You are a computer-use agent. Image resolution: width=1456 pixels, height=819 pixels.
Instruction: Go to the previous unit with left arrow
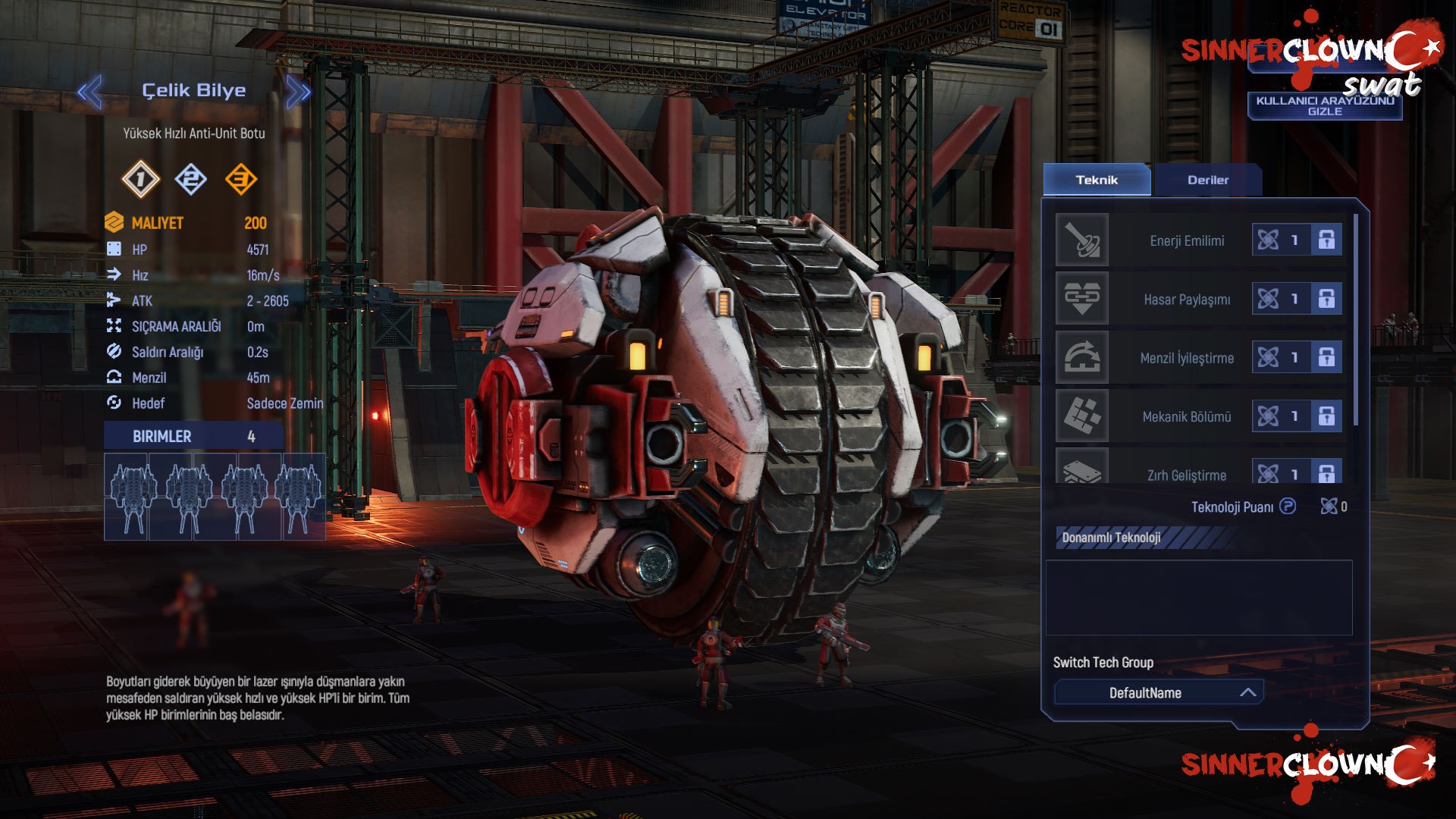89,93
